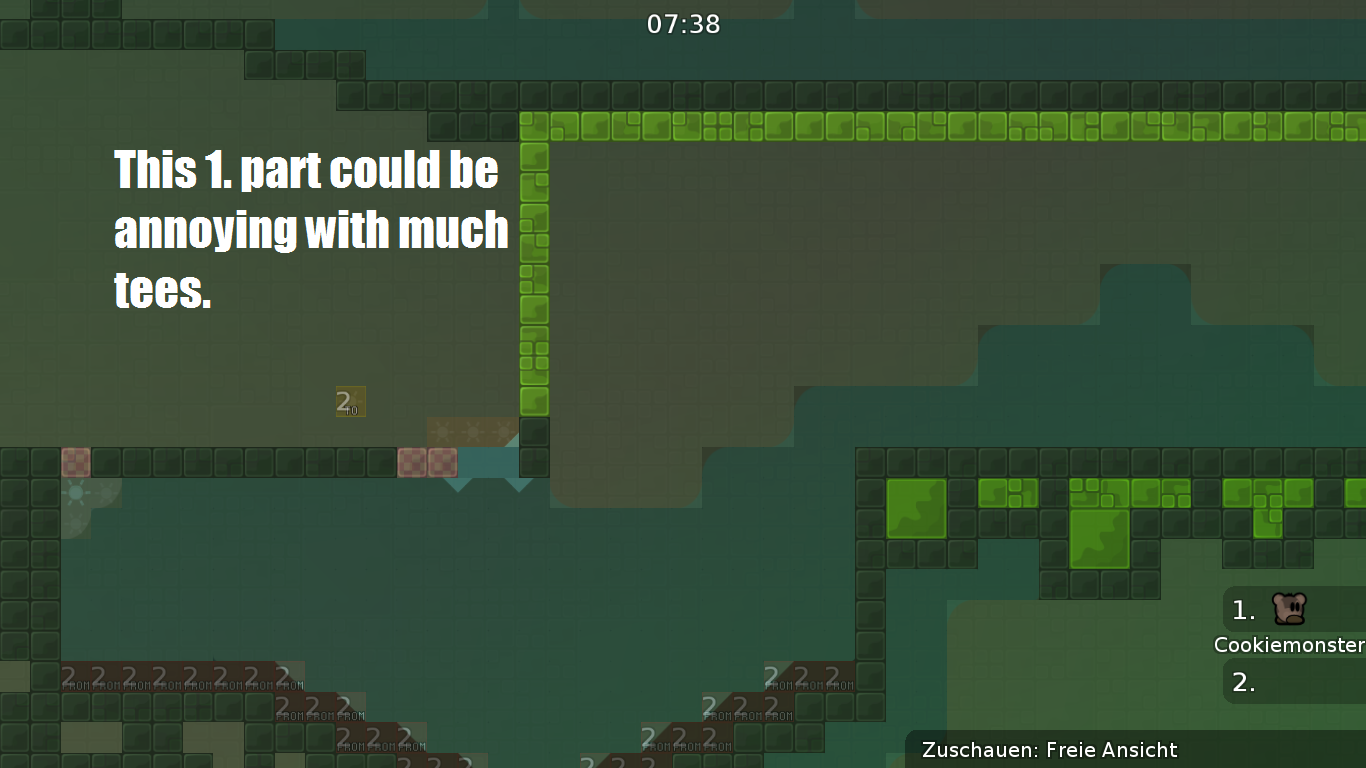1366x768 pixels.
Task: Select the tune zone marker labeled 2
Action: (x=350, y=401)
